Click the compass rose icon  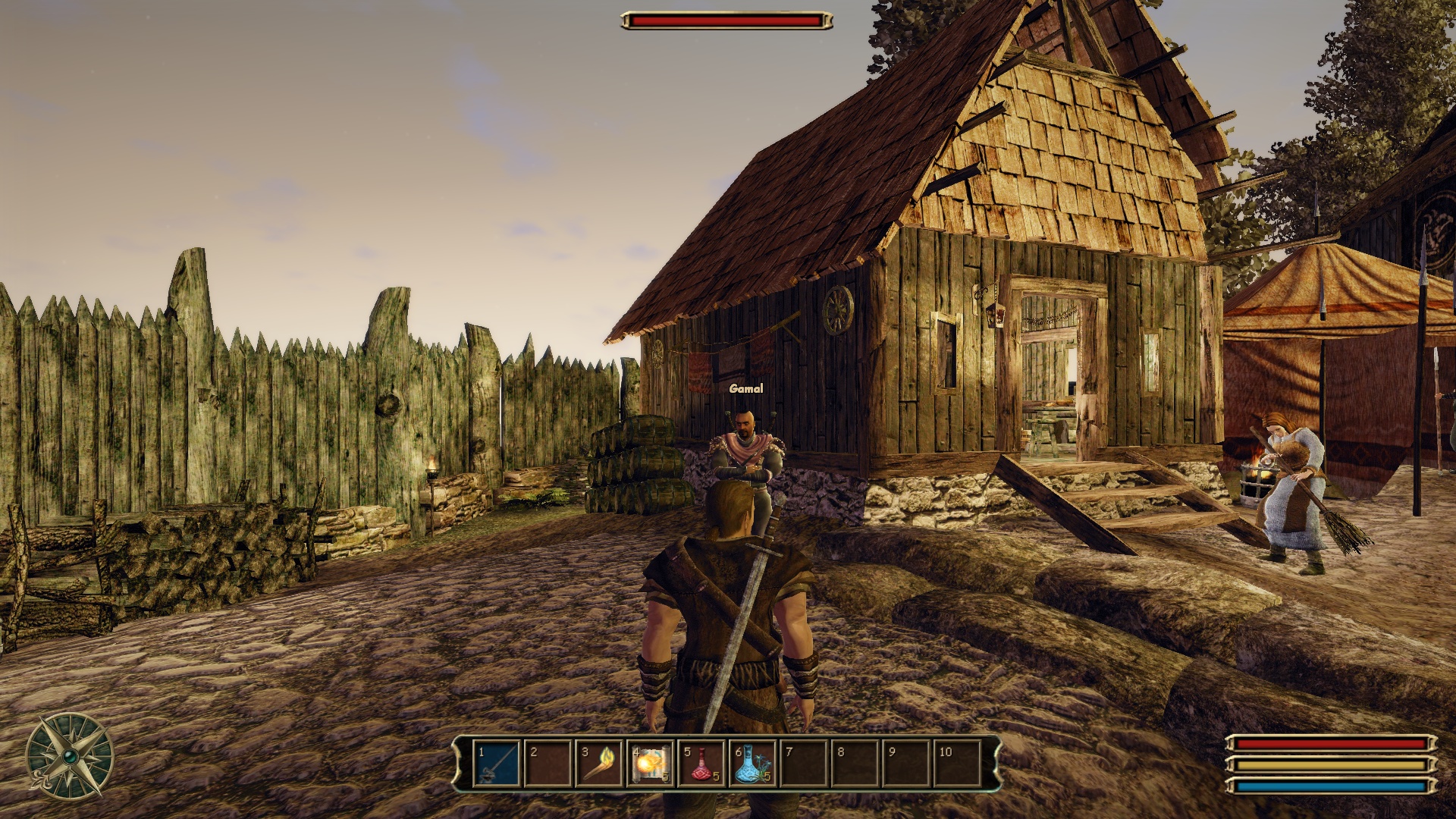click(x=69, y=756)
